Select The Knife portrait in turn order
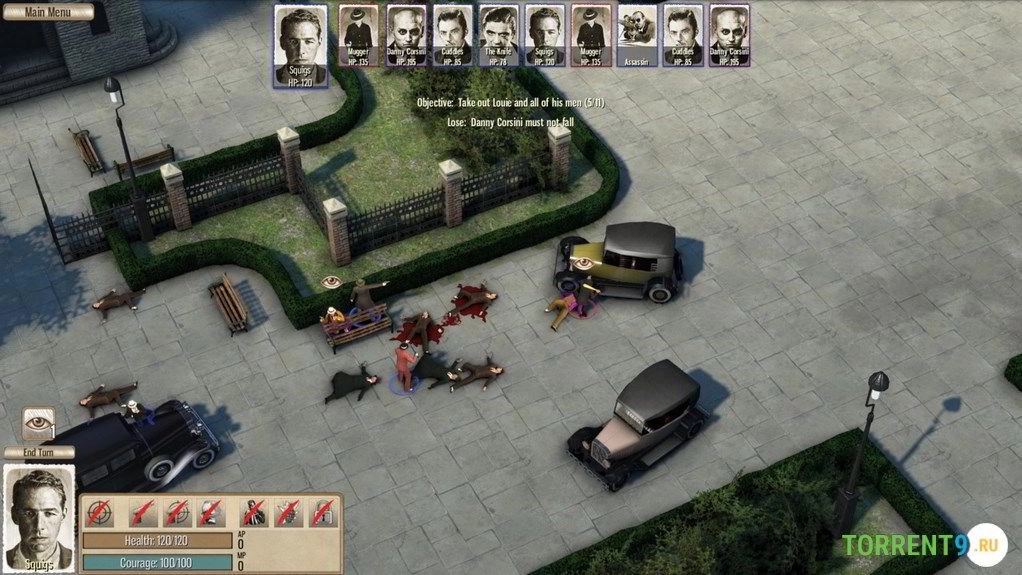This screenshot has height=575, width=1022. point(497,36)
